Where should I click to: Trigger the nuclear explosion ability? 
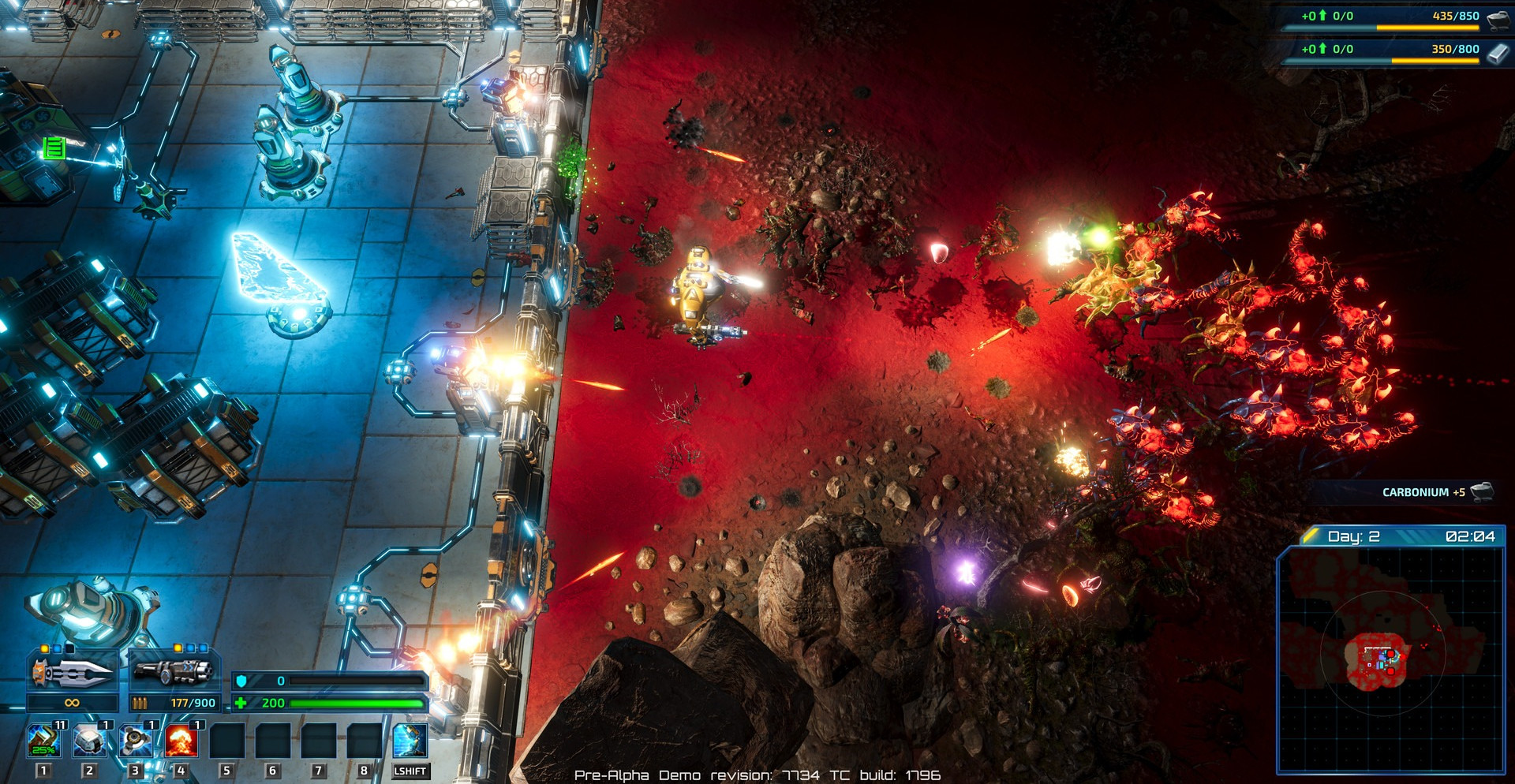181,741
